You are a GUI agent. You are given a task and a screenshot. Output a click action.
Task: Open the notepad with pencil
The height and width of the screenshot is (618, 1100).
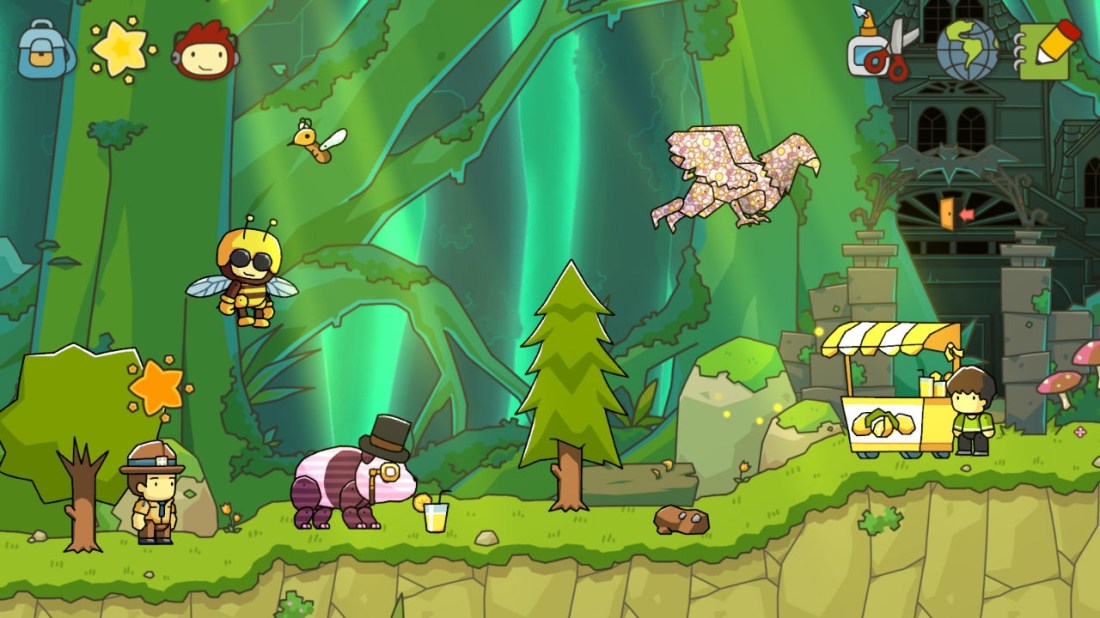tap(1048, 49)
